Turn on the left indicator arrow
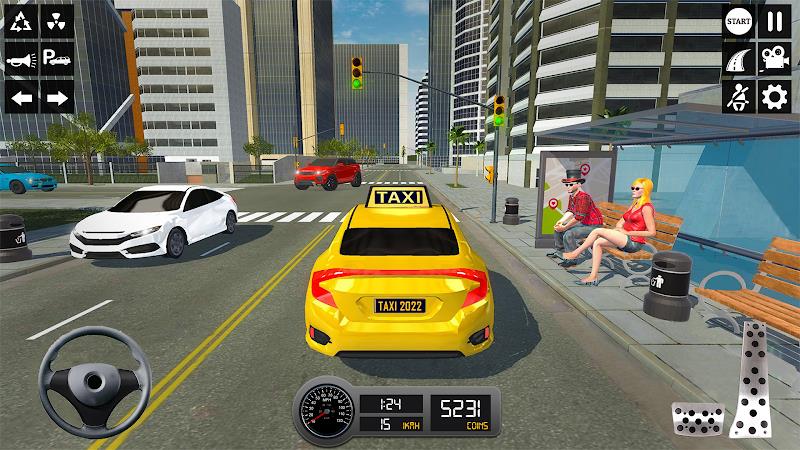Screen dimensions: 800x450 tap(22, 98)
